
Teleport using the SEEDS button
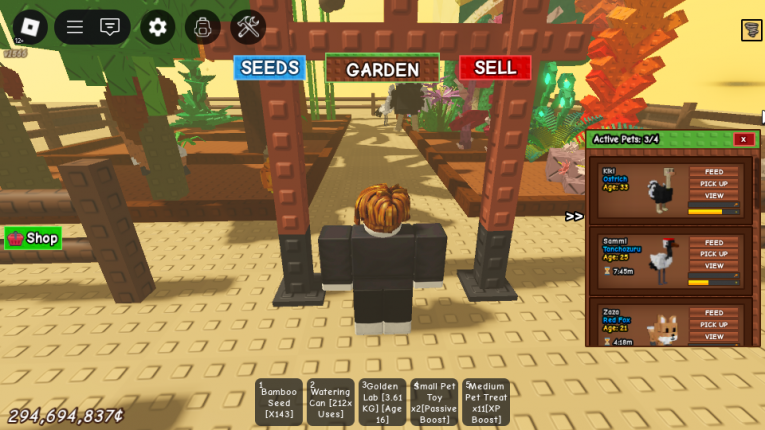(x=269, y=68)
